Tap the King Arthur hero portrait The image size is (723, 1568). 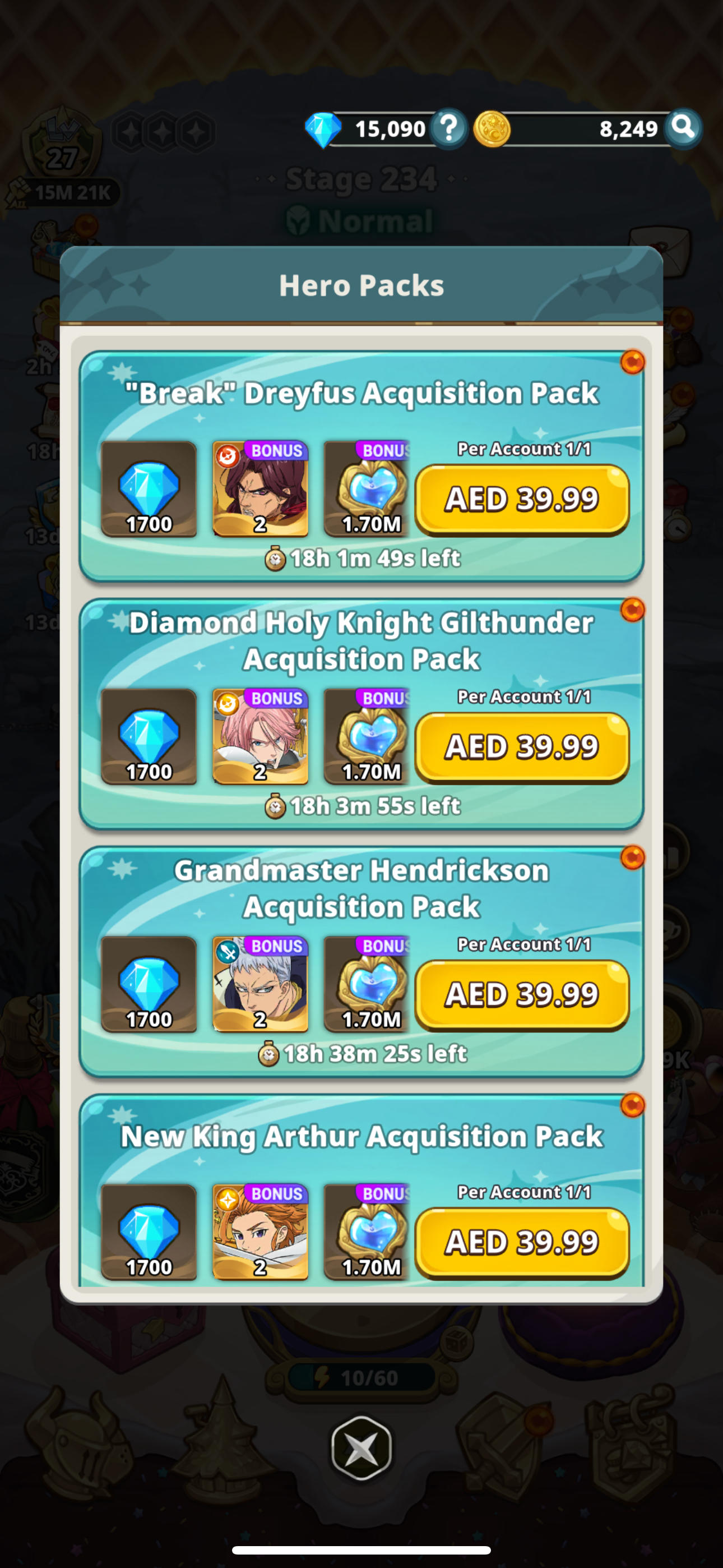point(261,1234)
